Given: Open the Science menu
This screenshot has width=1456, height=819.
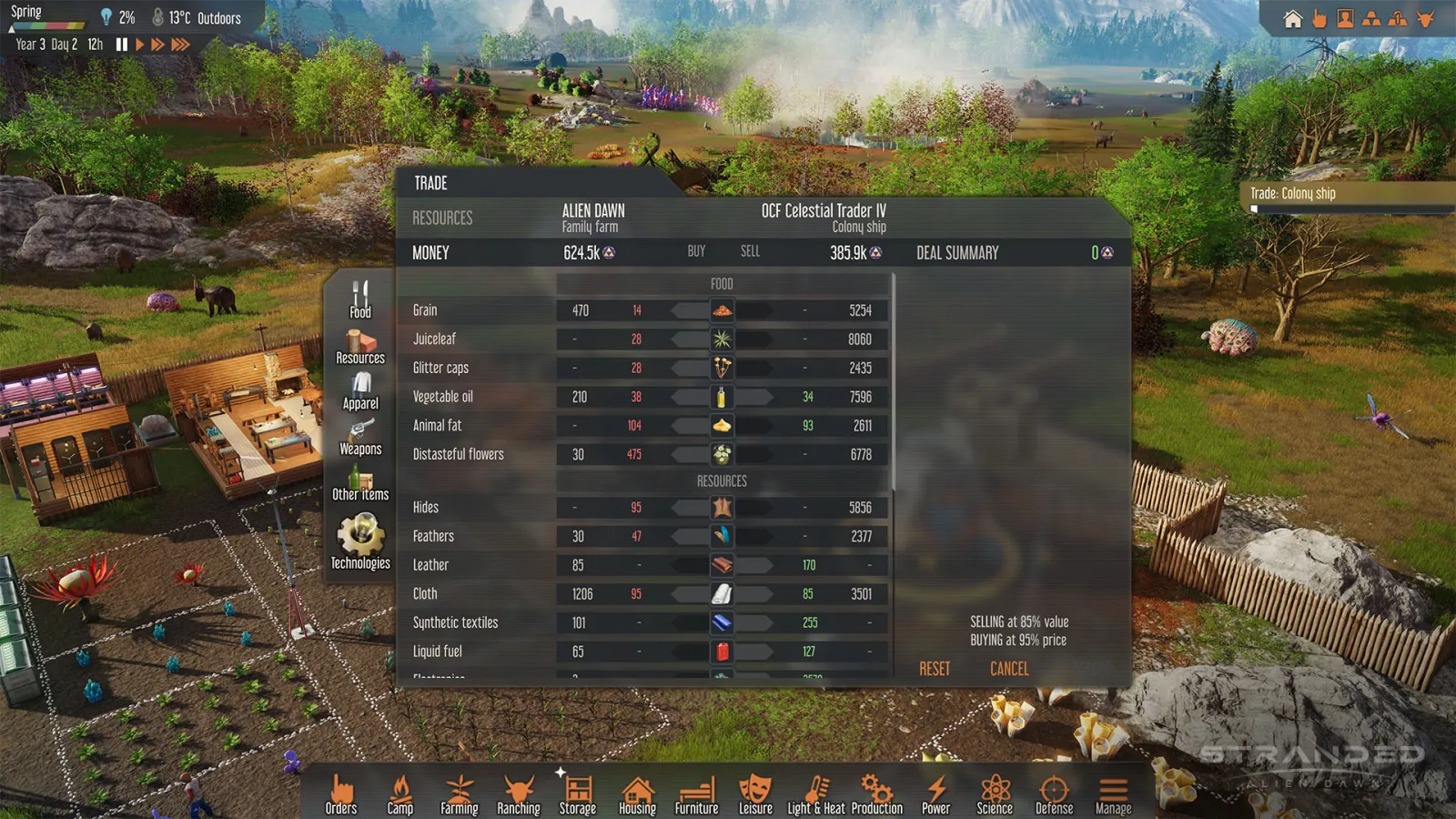Looking at the screenshot, I should pyautogui.click(x=995, y=794).
